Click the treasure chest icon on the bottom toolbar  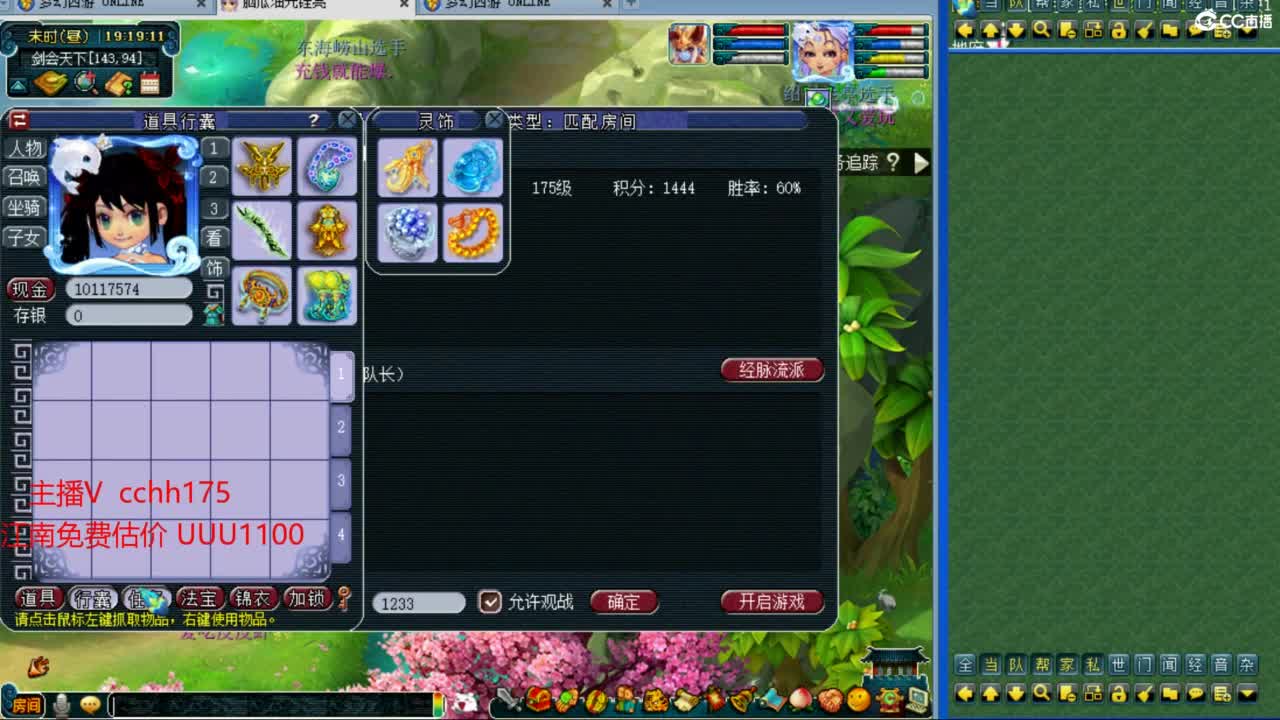537,700
